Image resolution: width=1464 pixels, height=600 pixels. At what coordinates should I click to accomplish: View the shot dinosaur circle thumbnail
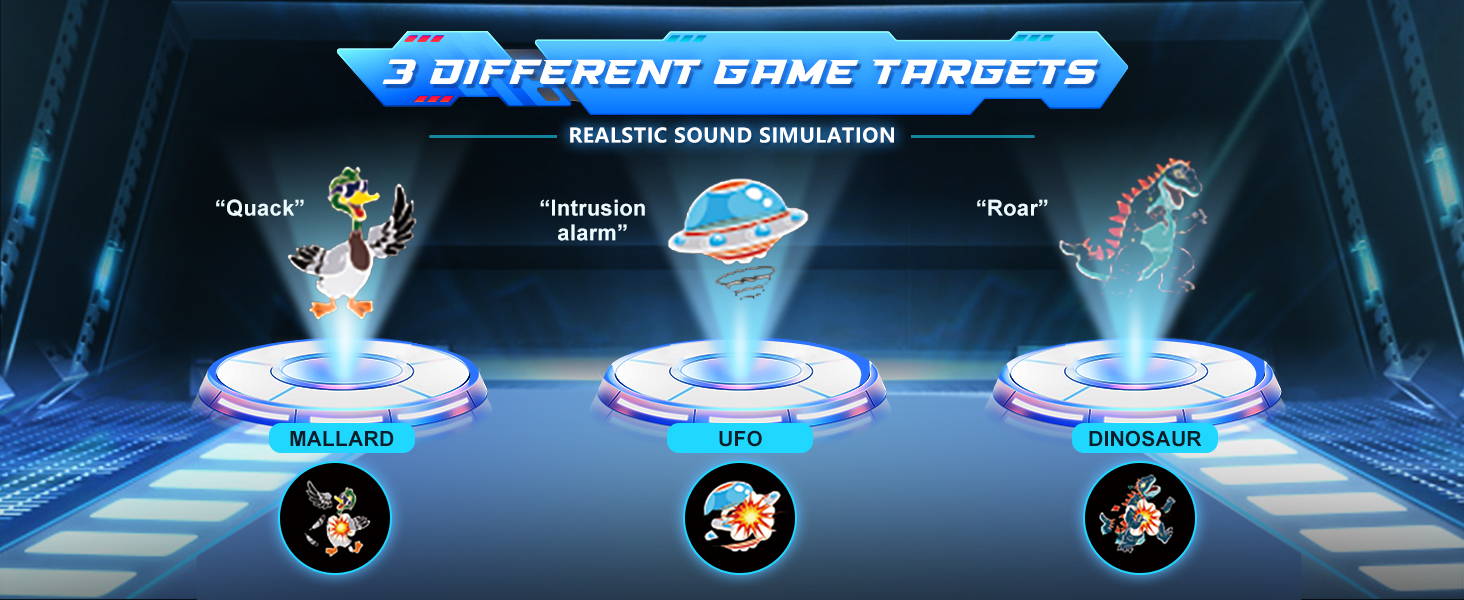pos(1139,518)
